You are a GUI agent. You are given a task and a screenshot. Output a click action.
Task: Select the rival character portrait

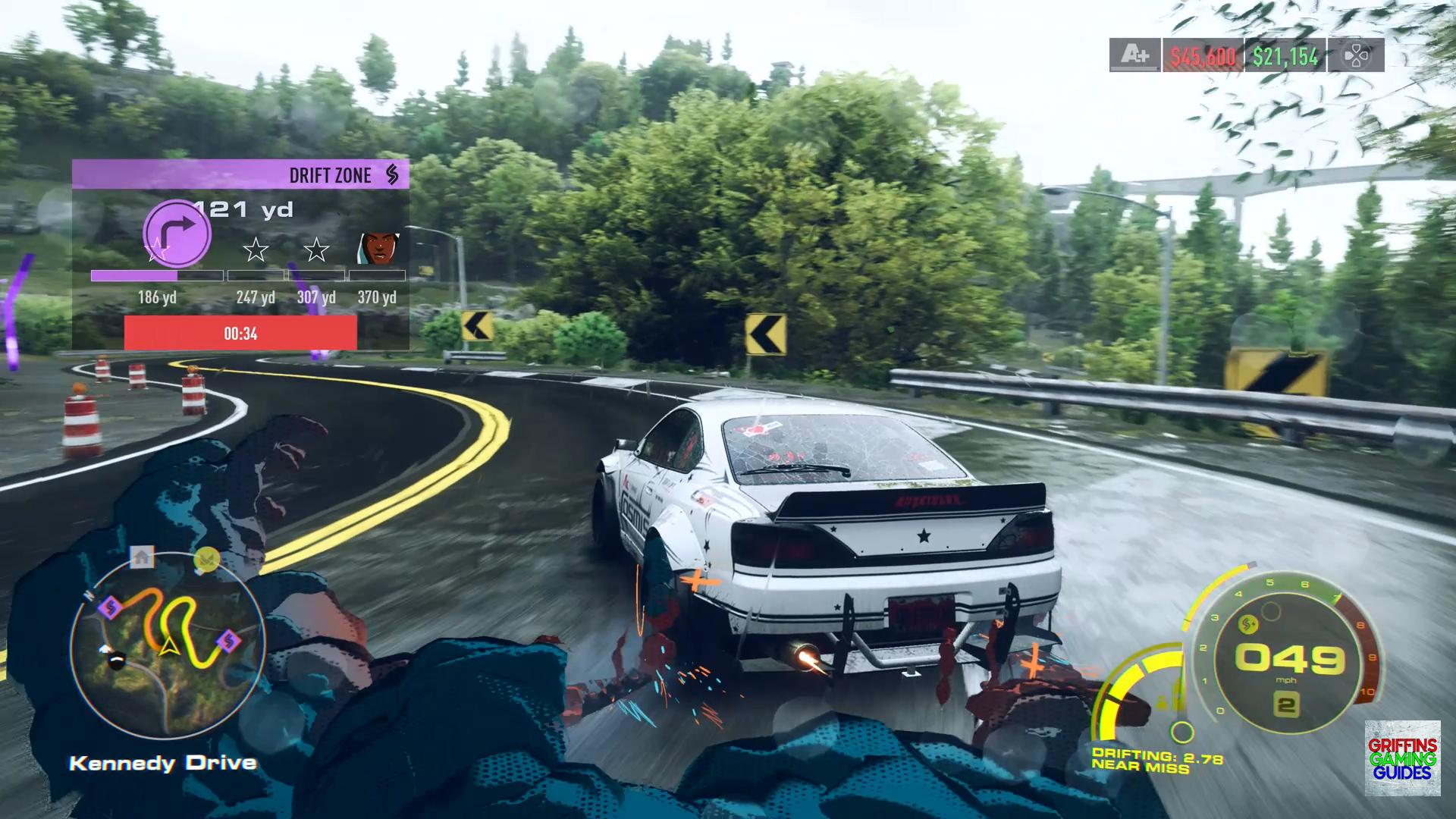[378, 246]
